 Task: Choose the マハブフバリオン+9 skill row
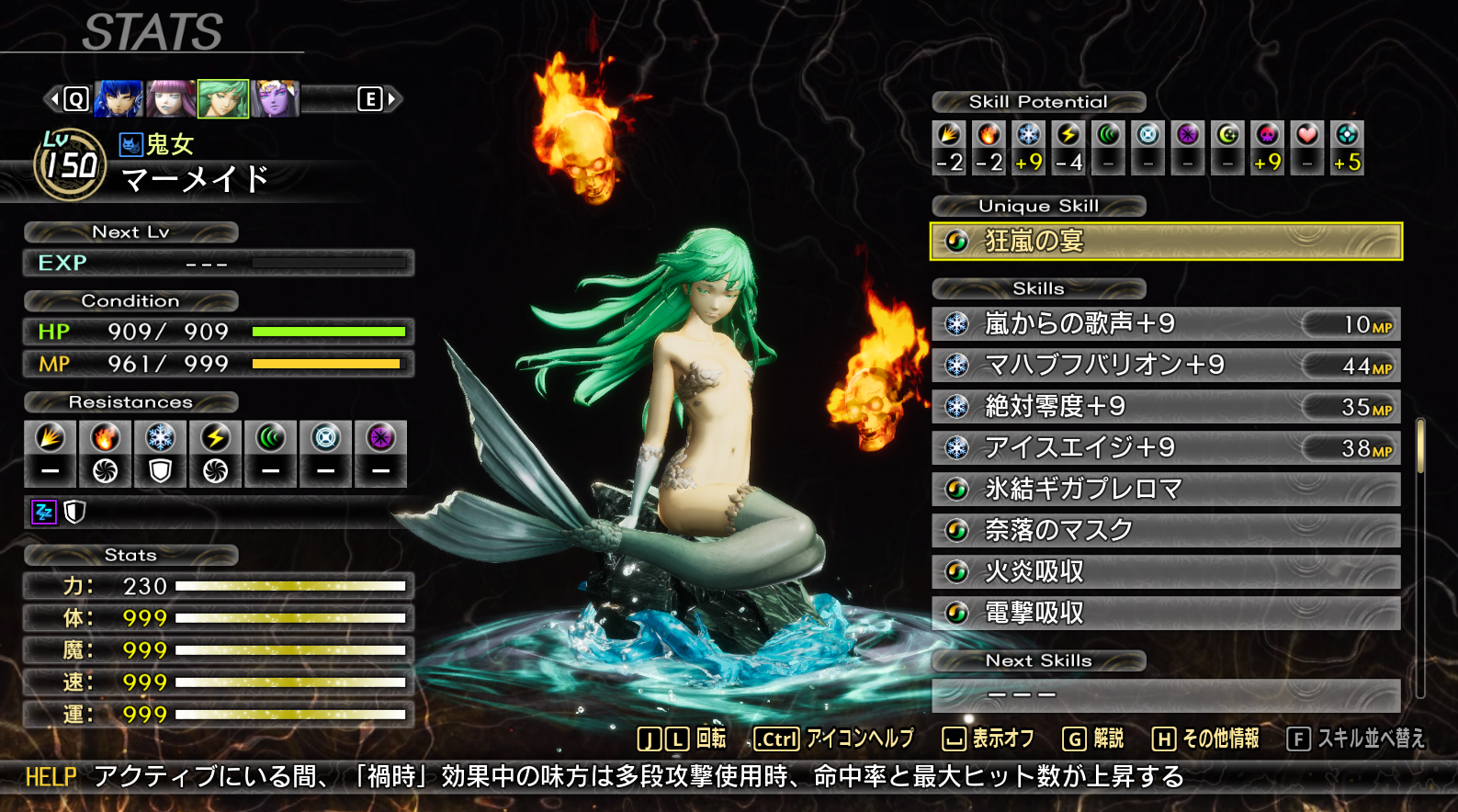coord(1166,366)
